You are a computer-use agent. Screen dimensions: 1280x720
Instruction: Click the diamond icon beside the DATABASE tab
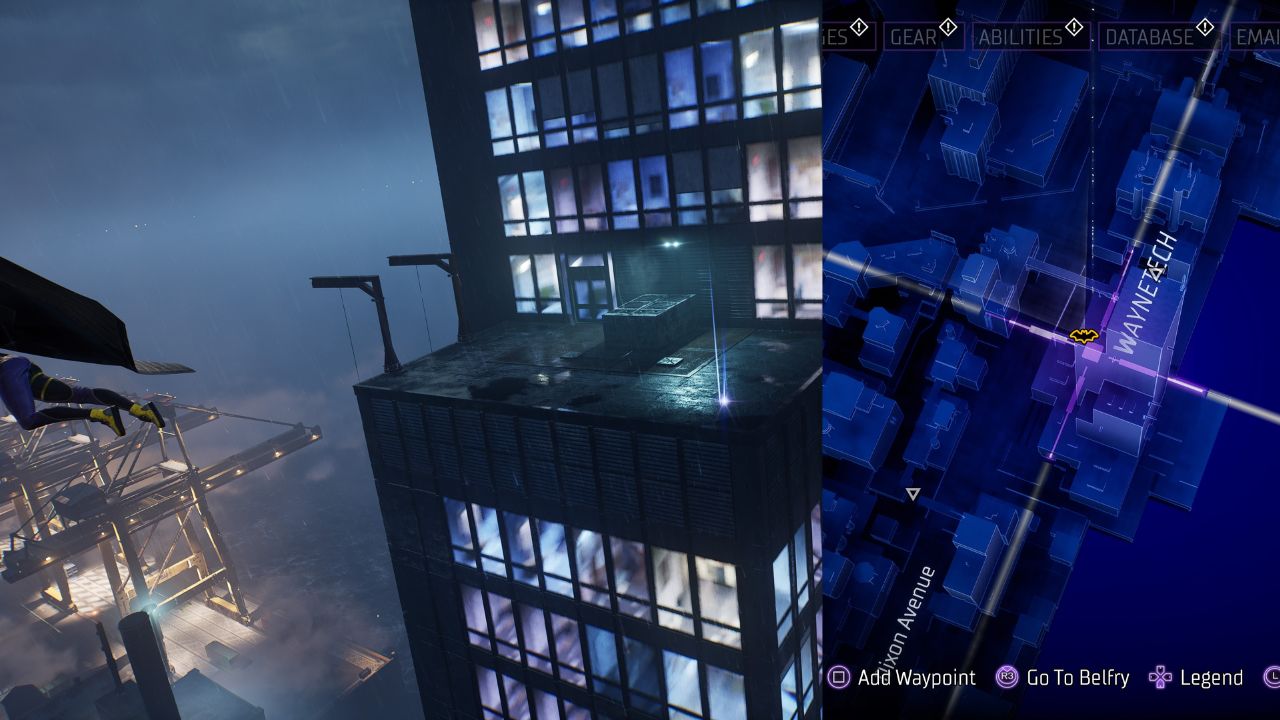pyautogui.click(x=1206, y=27)
